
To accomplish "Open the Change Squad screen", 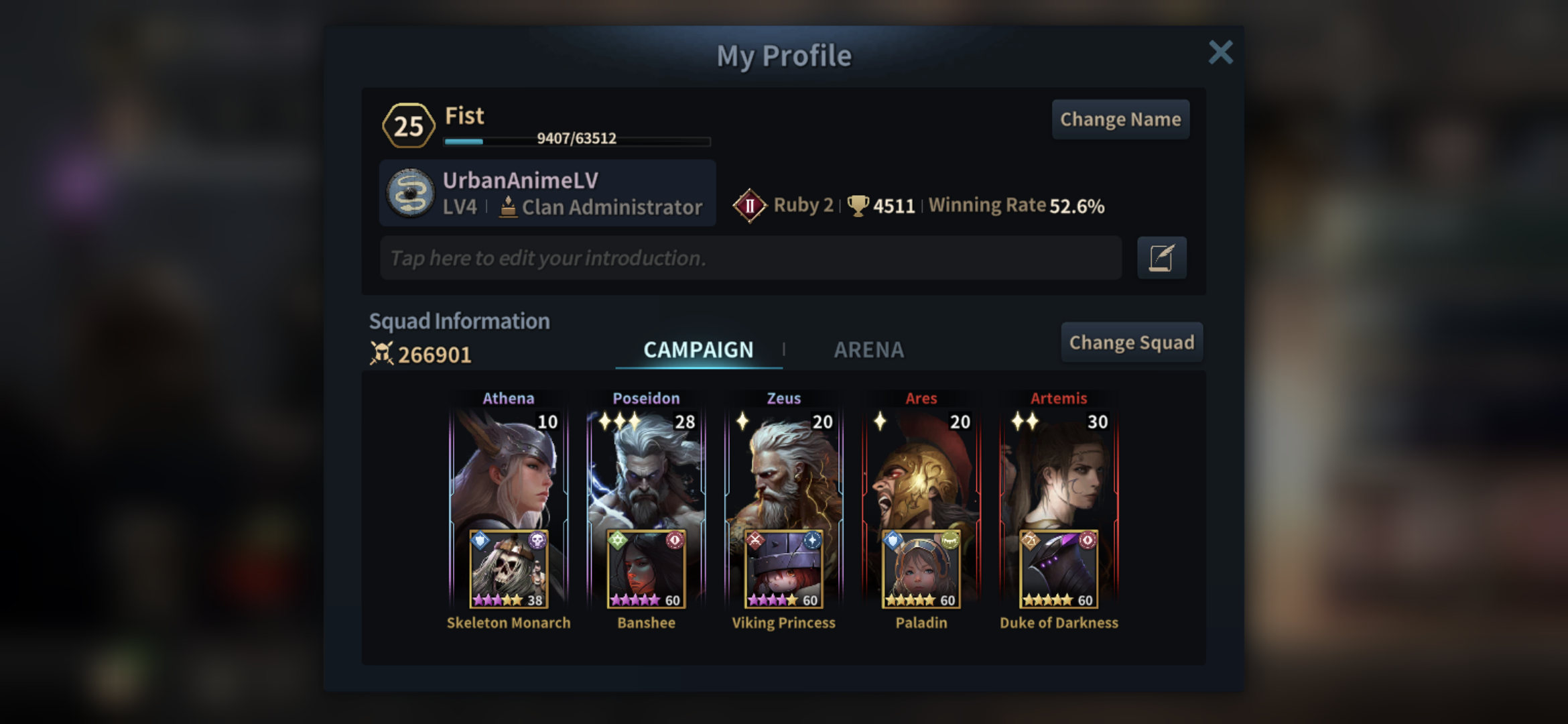I will [1131, 343].
